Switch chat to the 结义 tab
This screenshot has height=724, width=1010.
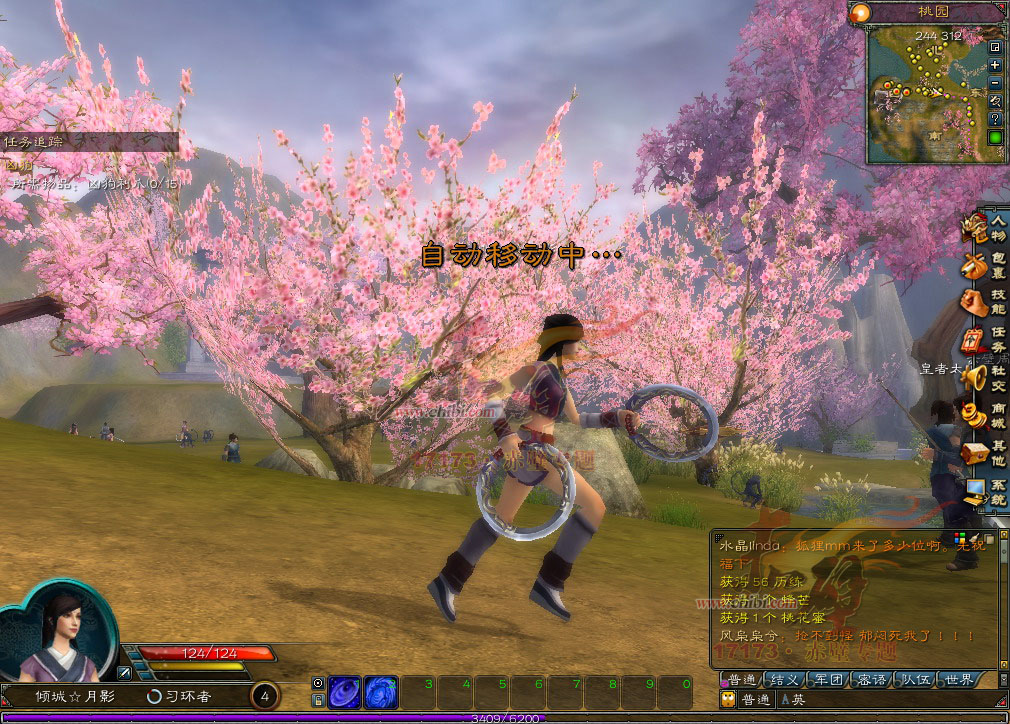point(783,680)
